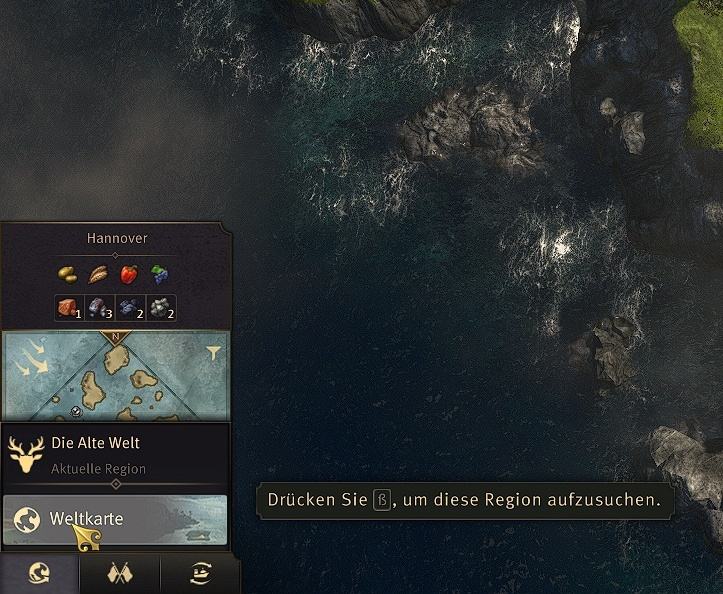Image resolution: width=723 pixels, height=594 pixels.
Task: Select the grapes fertility icon
Action: (159, 273)
